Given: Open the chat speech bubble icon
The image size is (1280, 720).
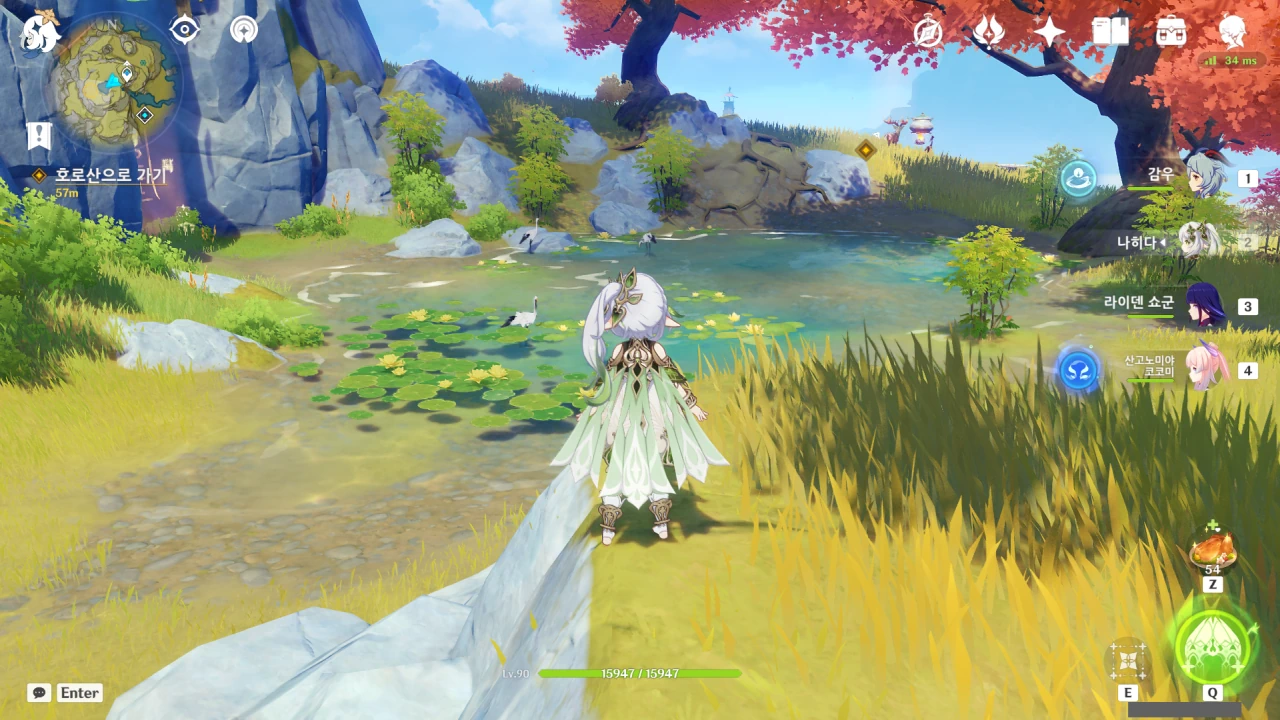Looking at the screenshot, I should pyautogui.click(x=39, y=692).
